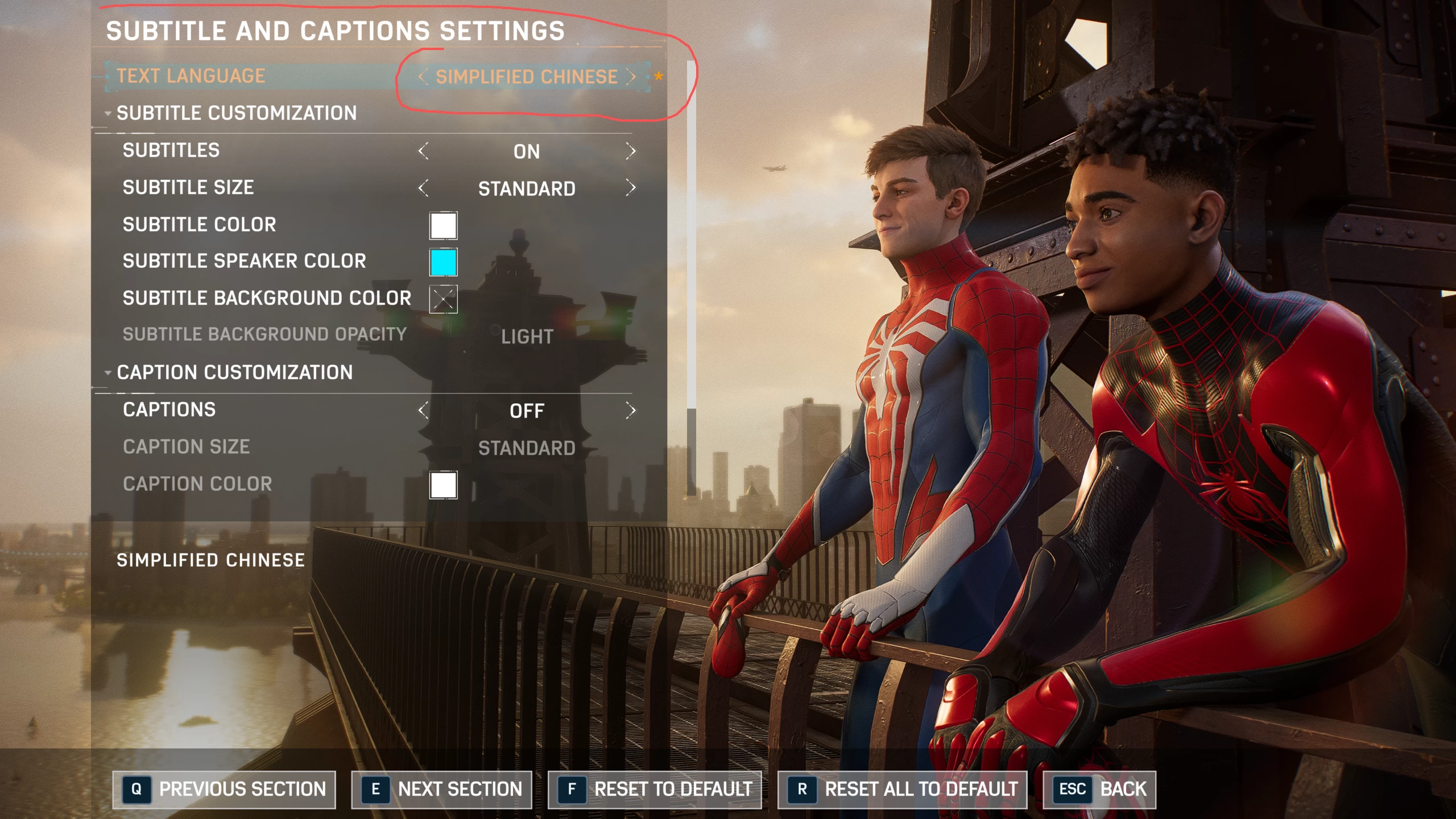1456x819 pixels.
Task: Open the Subtitle Background Color swatch
Action: tap(443, 299)
